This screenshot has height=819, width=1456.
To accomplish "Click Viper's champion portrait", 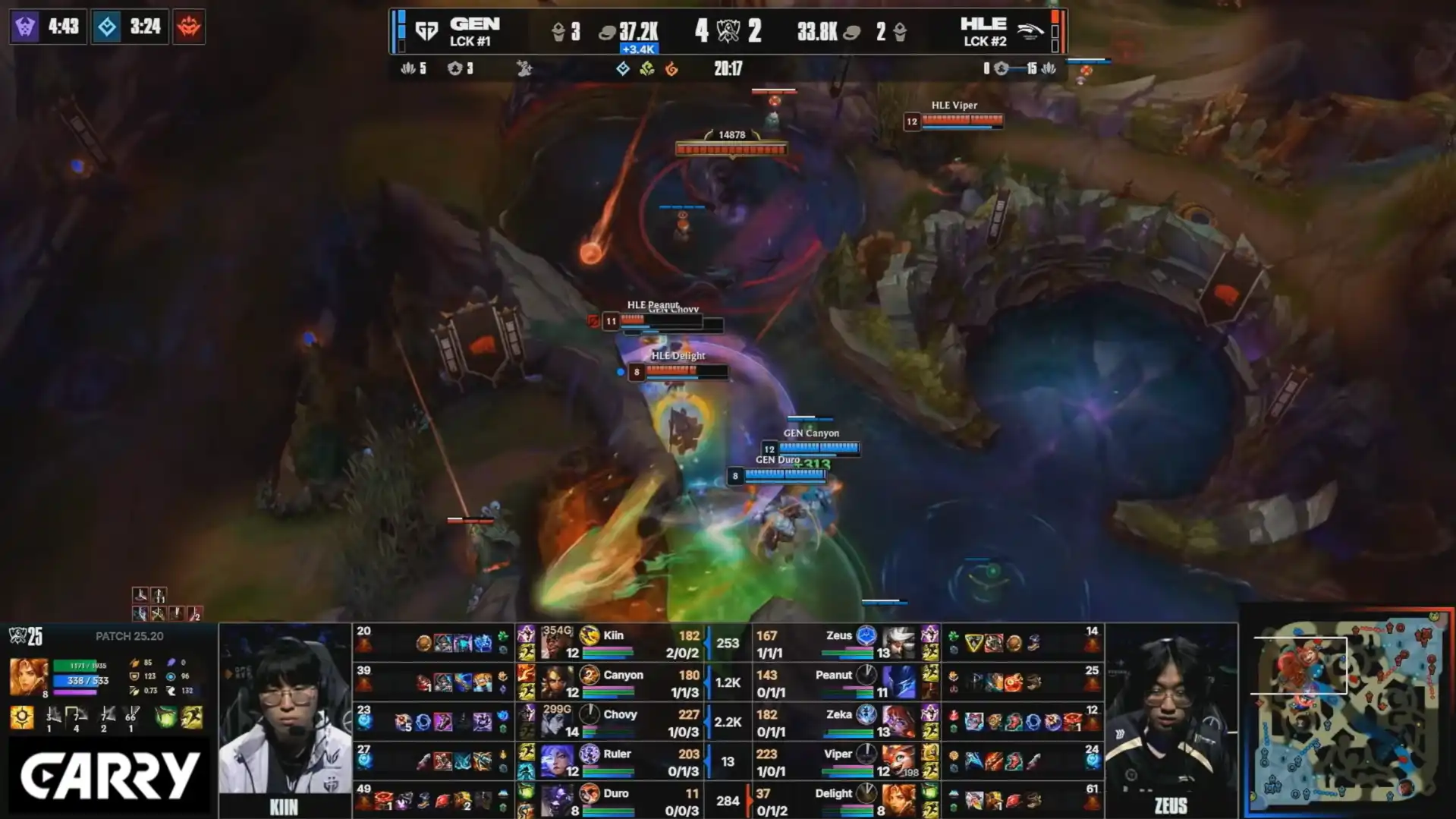I will [898, 761].
